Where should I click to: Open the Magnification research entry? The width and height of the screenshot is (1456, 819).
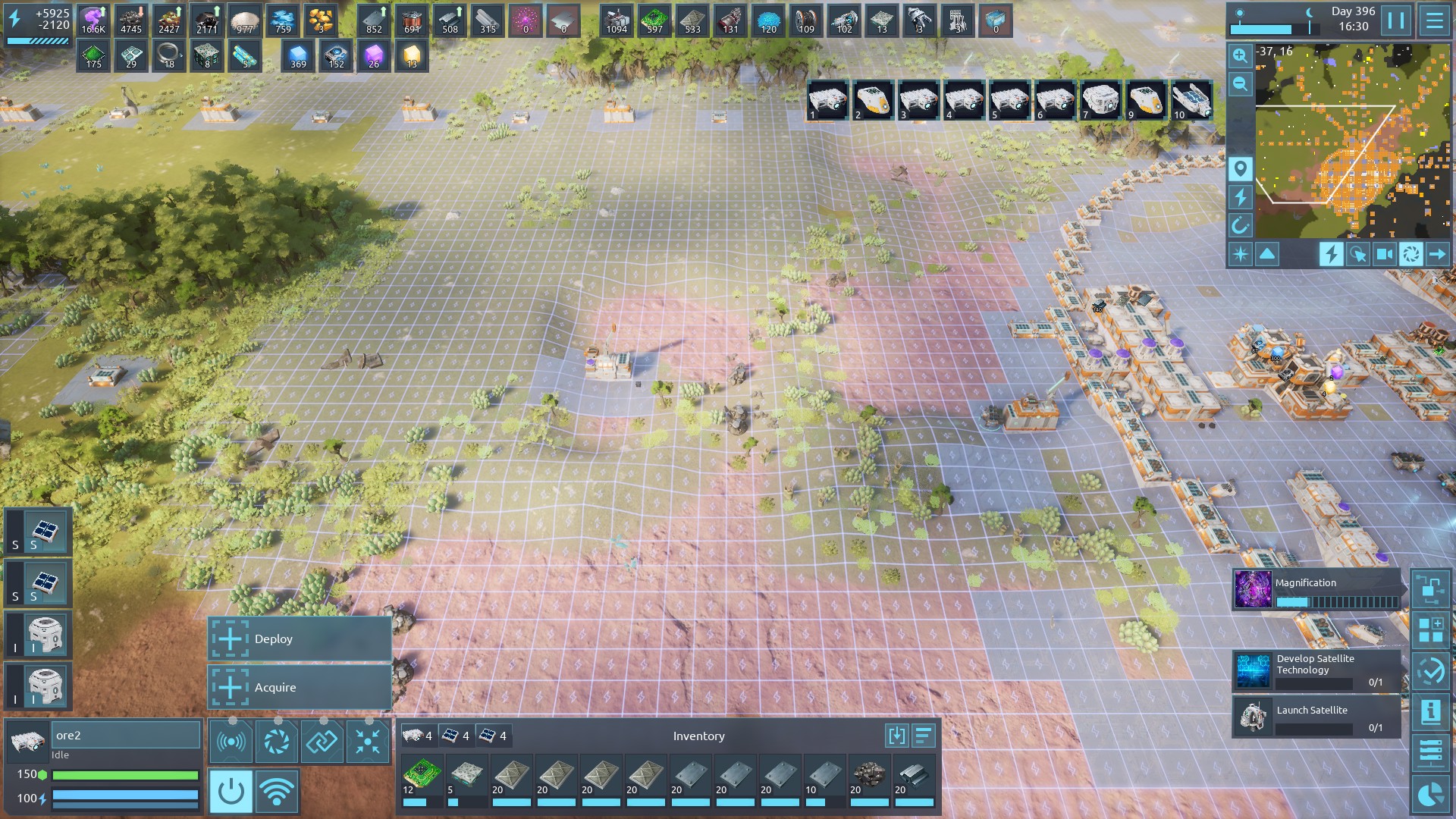tap(1317, 591)
